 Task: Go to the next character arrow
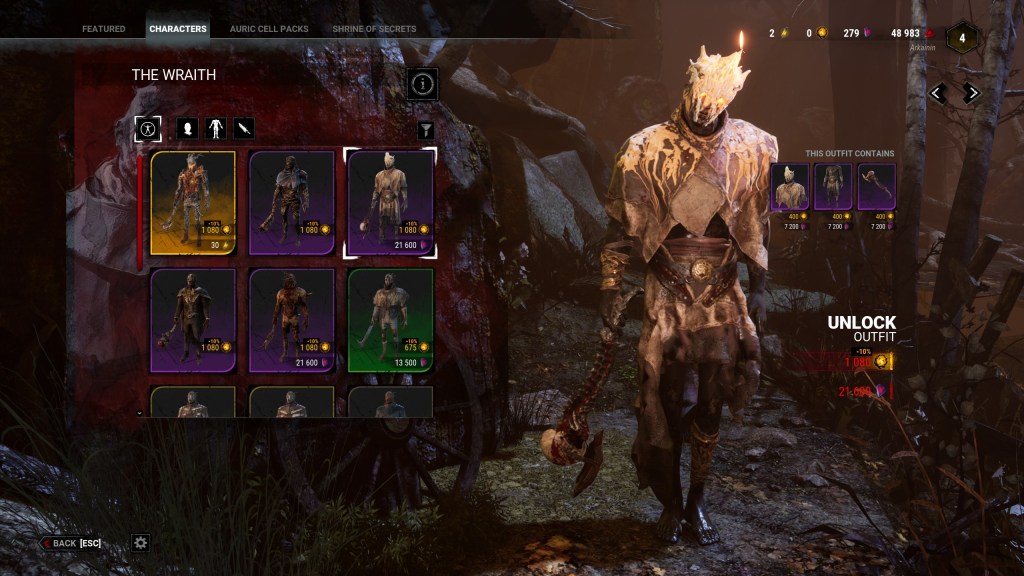971,93
